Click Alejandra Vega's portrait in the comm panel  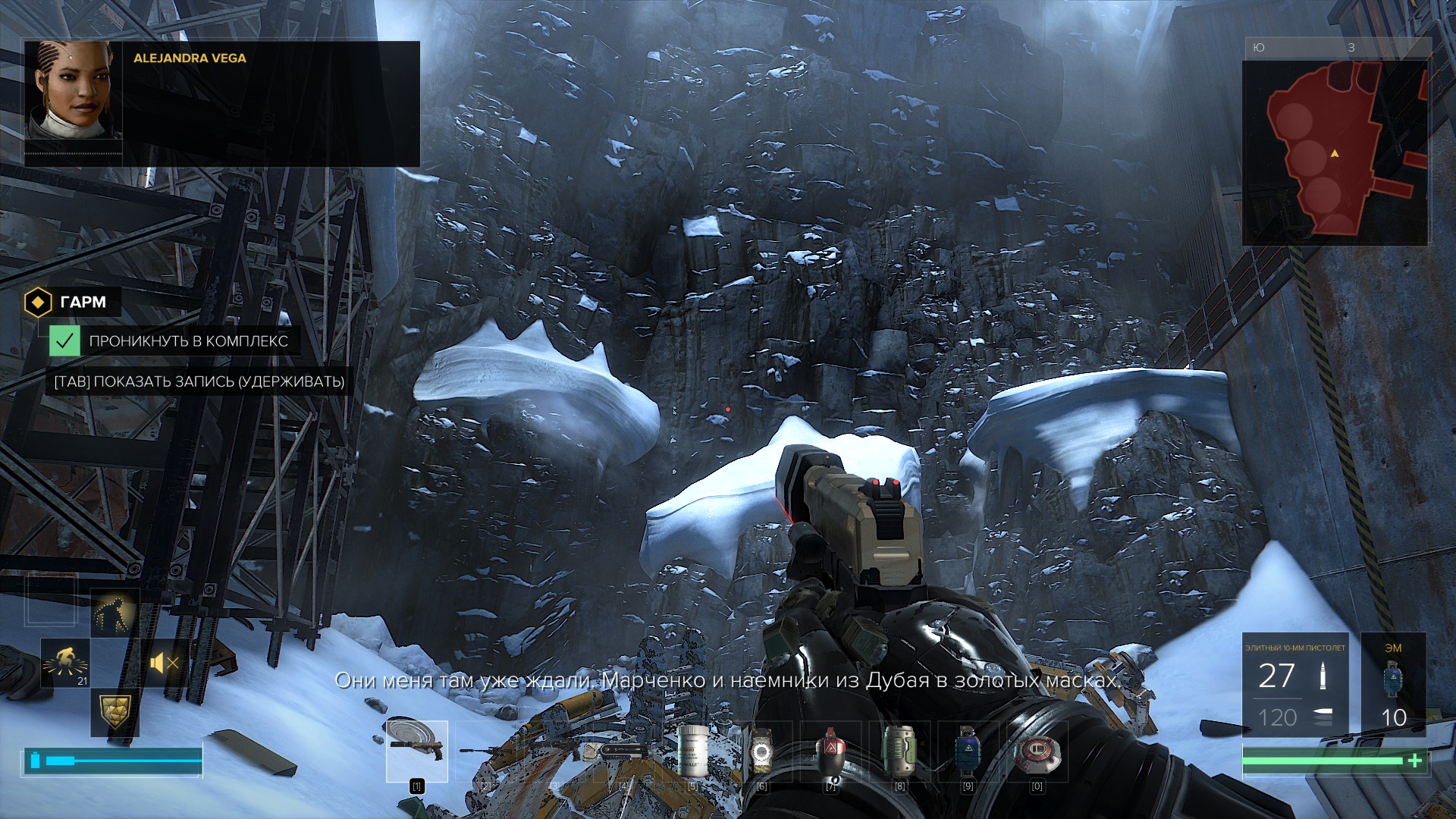[x=74, y=91]
